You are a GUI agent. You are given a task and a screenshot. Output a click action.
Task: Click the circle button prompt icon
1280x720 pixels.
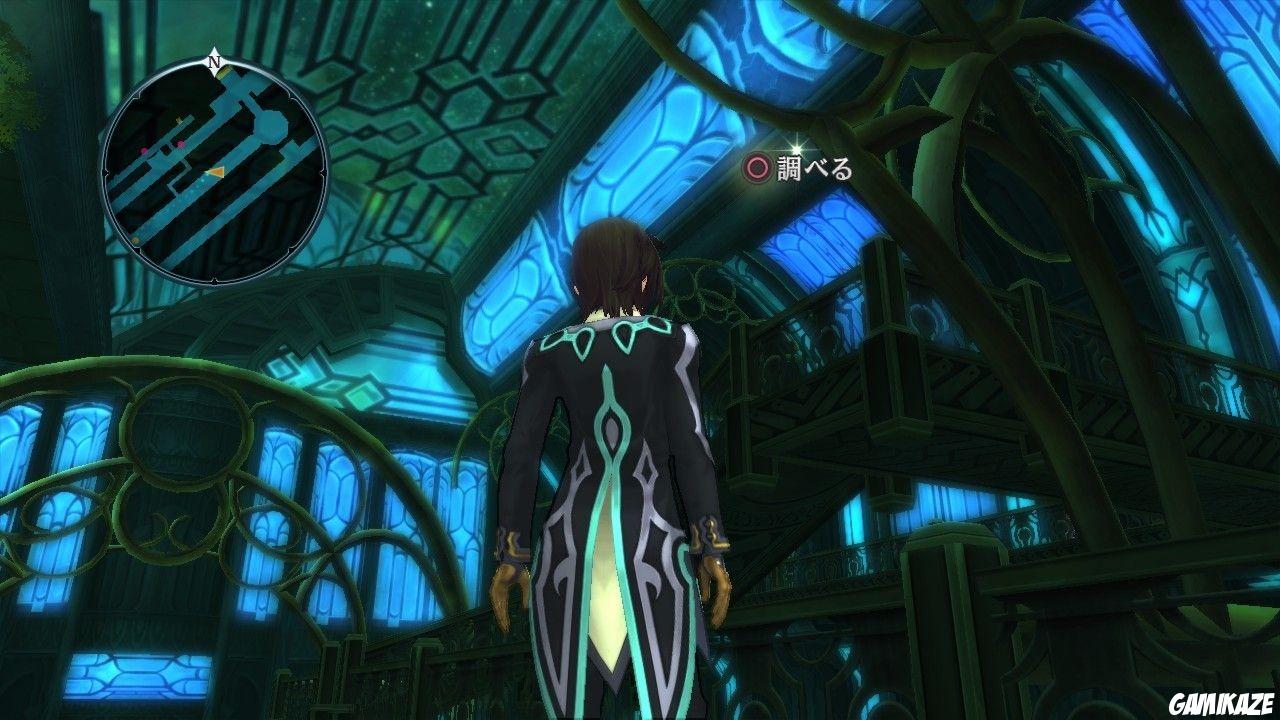click(x=759, y=168)
